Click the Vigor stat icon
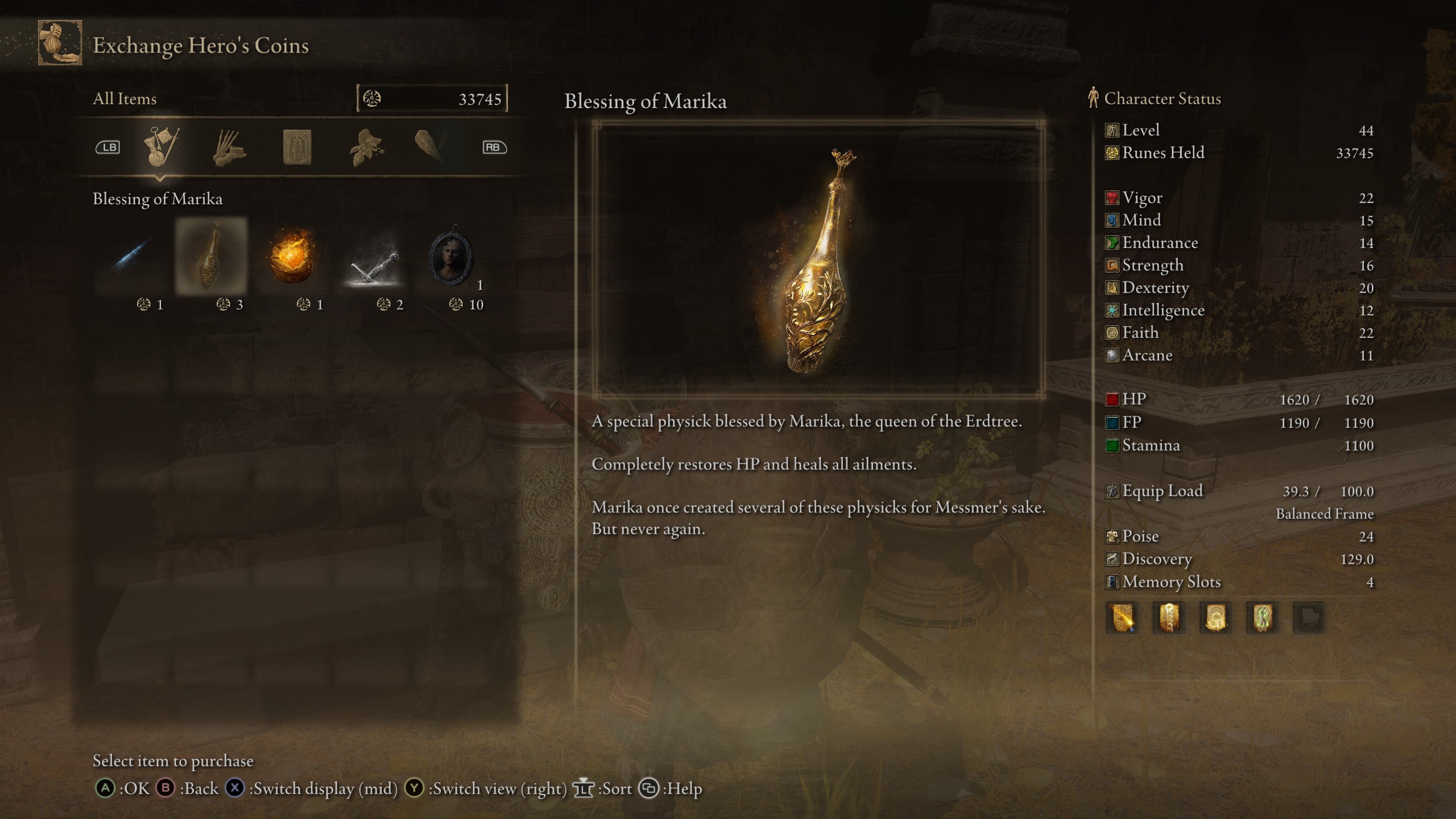This screenshot has height=819, width=1456. [x=1111, y=198]
